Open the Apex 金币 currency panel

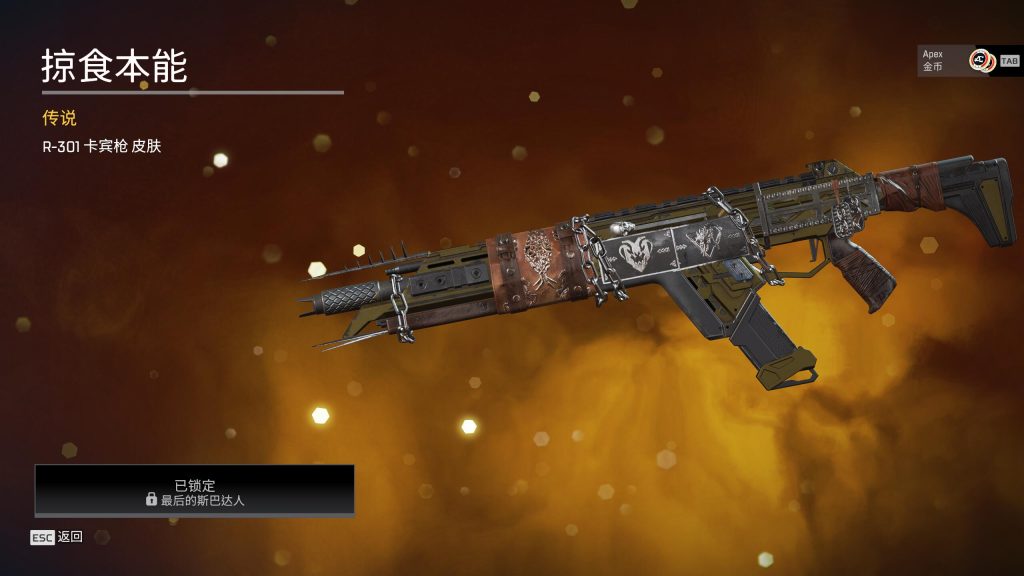tap(967, 60)
